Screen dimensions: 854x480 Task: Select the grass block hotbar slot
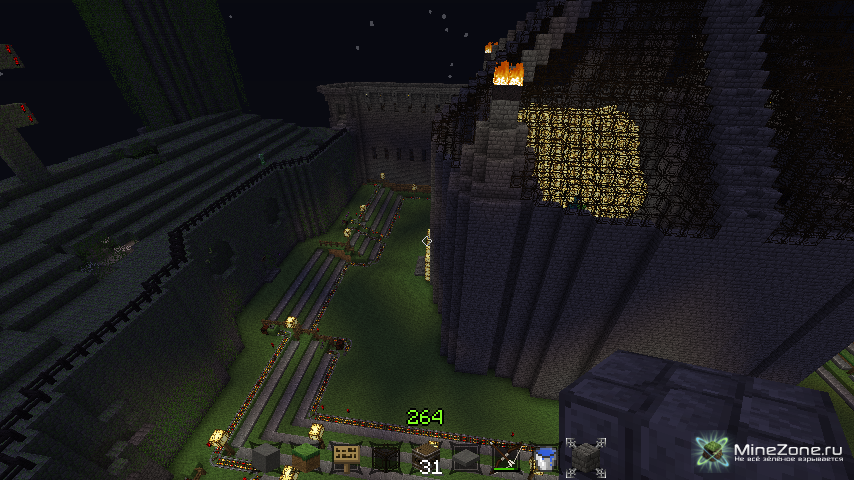(305, 458)
